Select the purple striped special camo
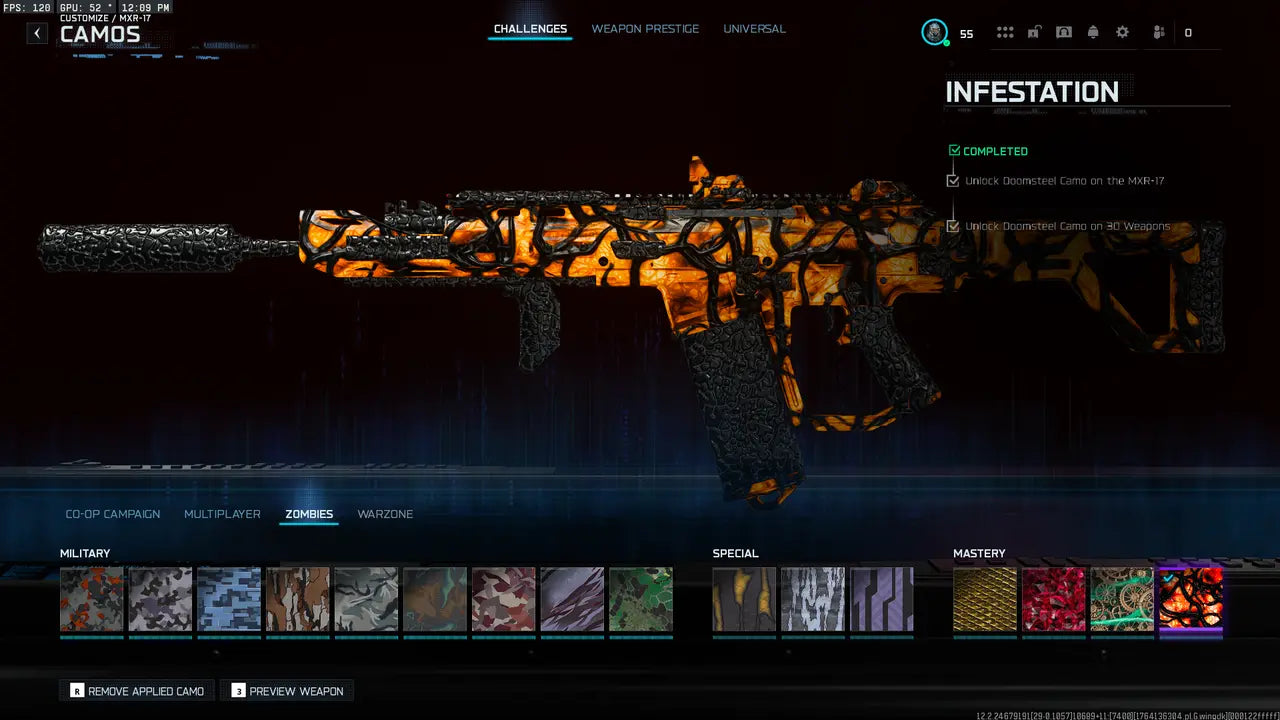Image resolution: width=1280 pixels, height=720 pixels. (x=881, y=599)
